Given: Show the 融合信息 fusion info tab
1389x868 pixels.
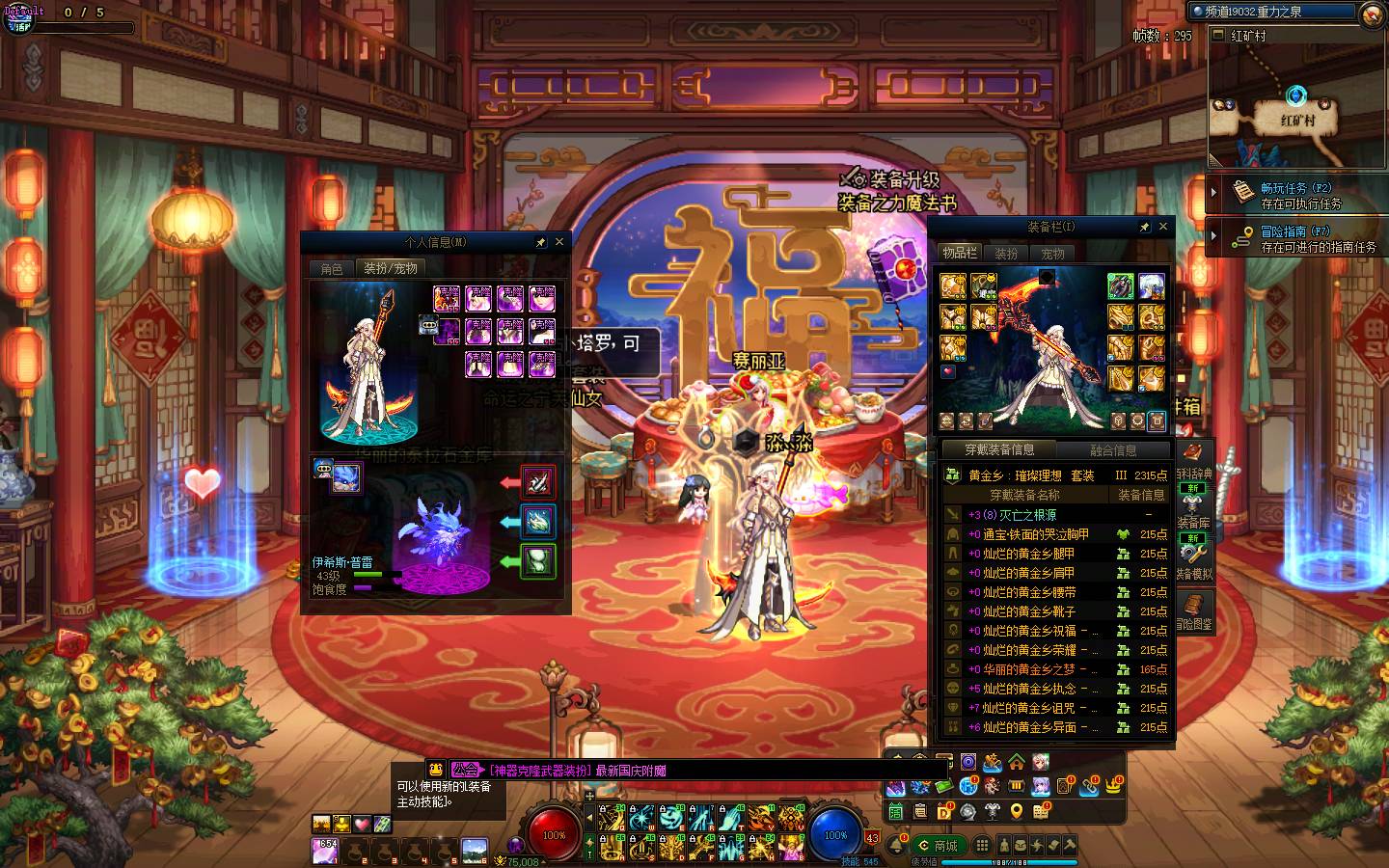Looking at the screenshot, I should coord(1113,450).
